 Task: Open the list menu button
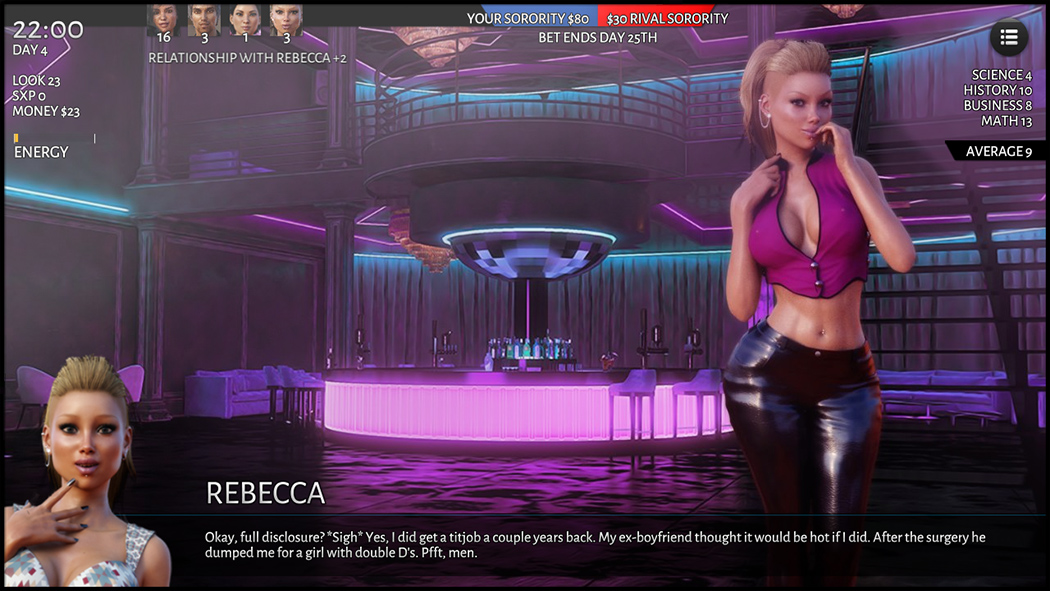pyautogui.click(x=1008, y=37)
